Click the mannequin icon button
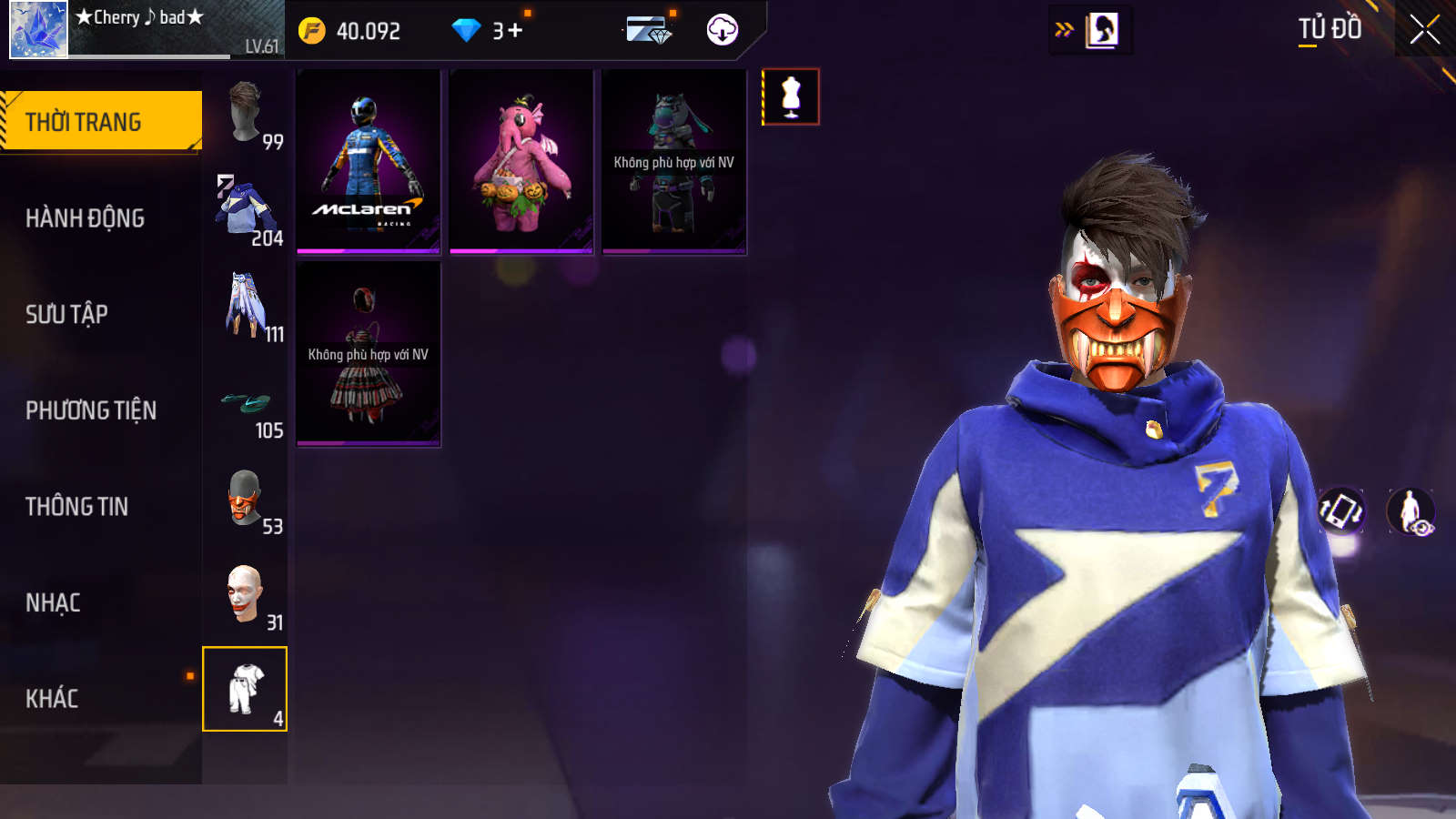1456x819 pixels. coord(791,96)
